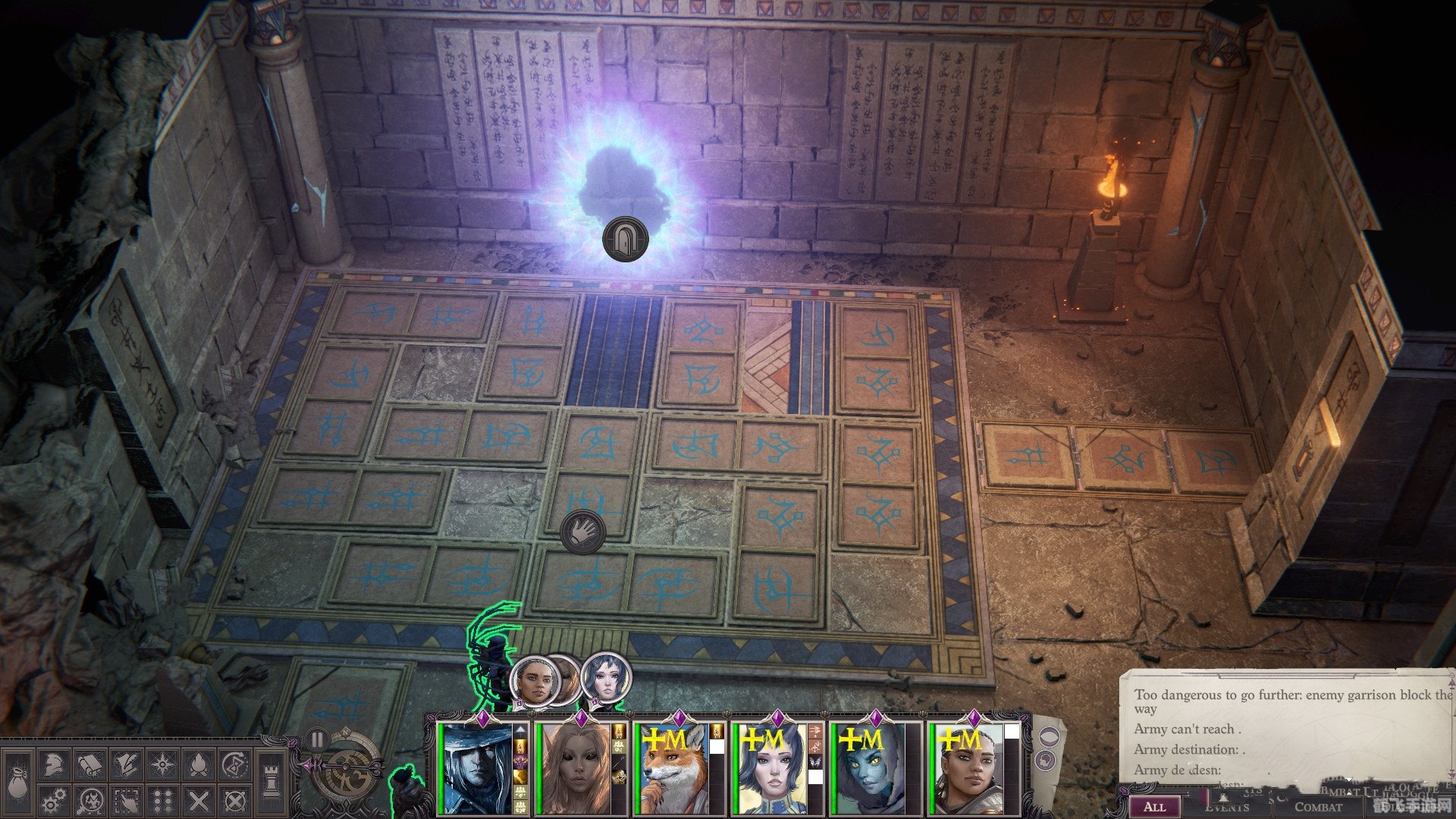Click the door exit marker on the portal
1456x819 pixels.
[625, 240]
